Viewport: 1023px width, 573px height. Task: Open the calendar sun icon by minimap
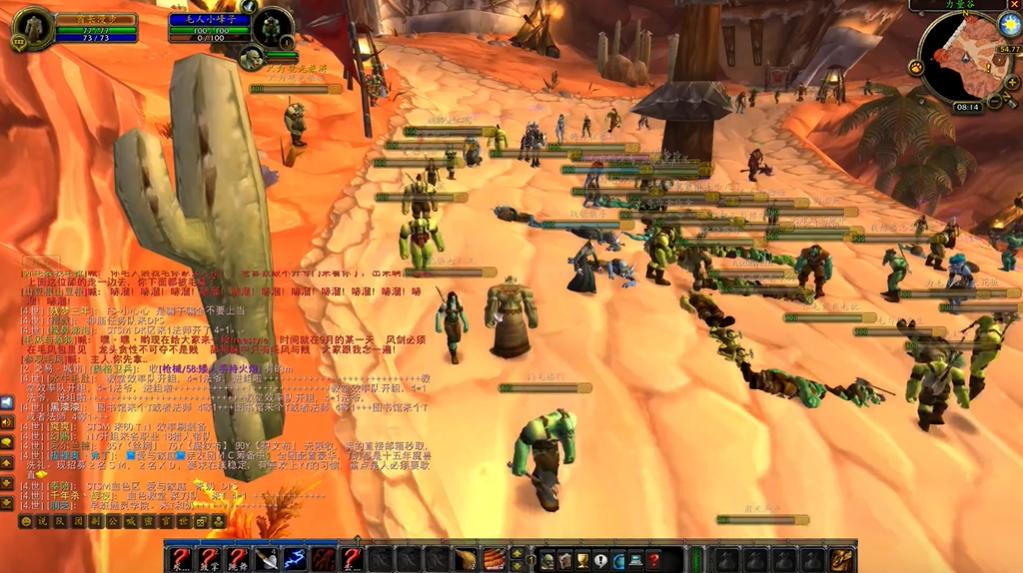click(1008, 26)
